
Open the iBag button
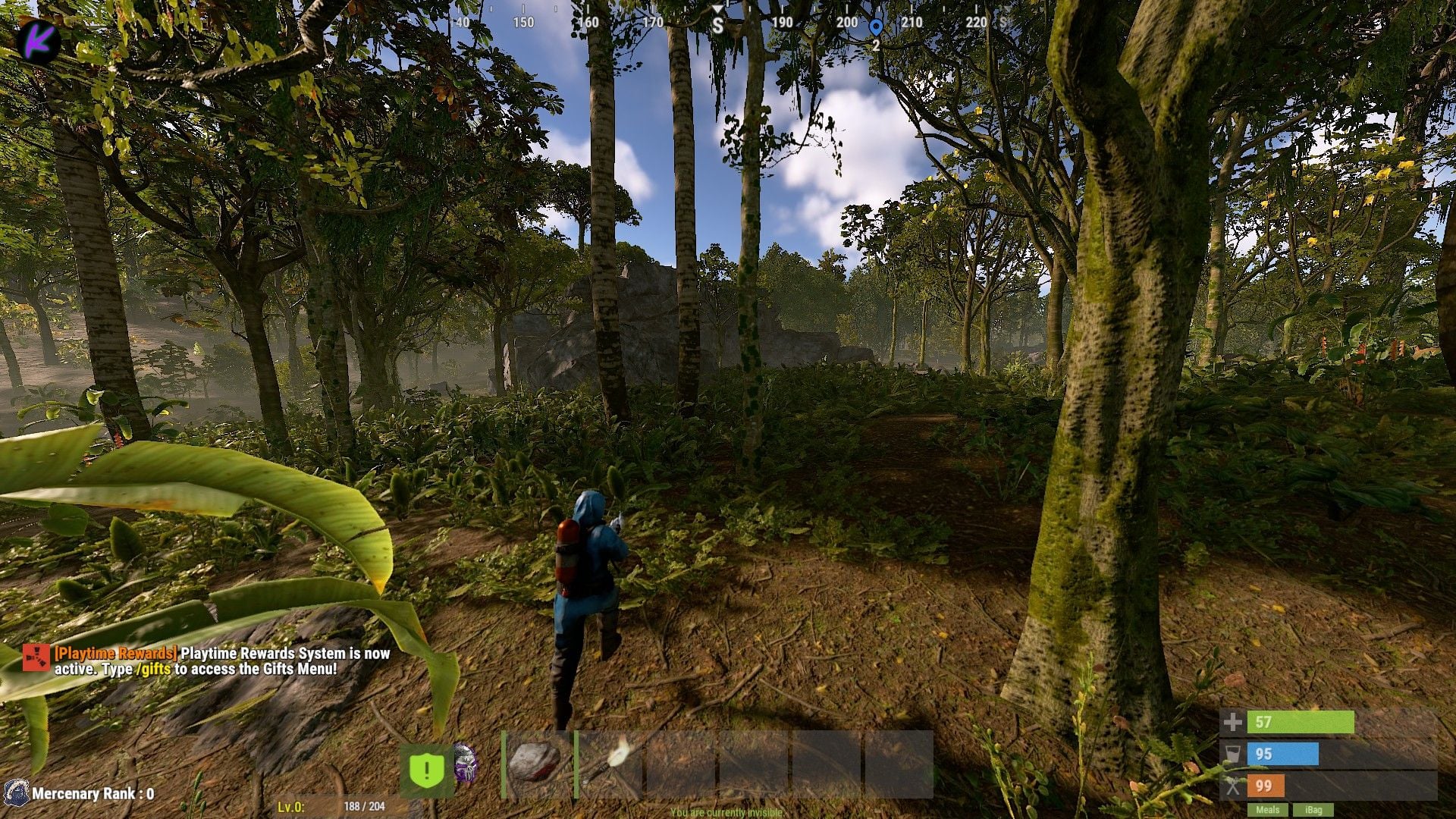pos(1313,810)
